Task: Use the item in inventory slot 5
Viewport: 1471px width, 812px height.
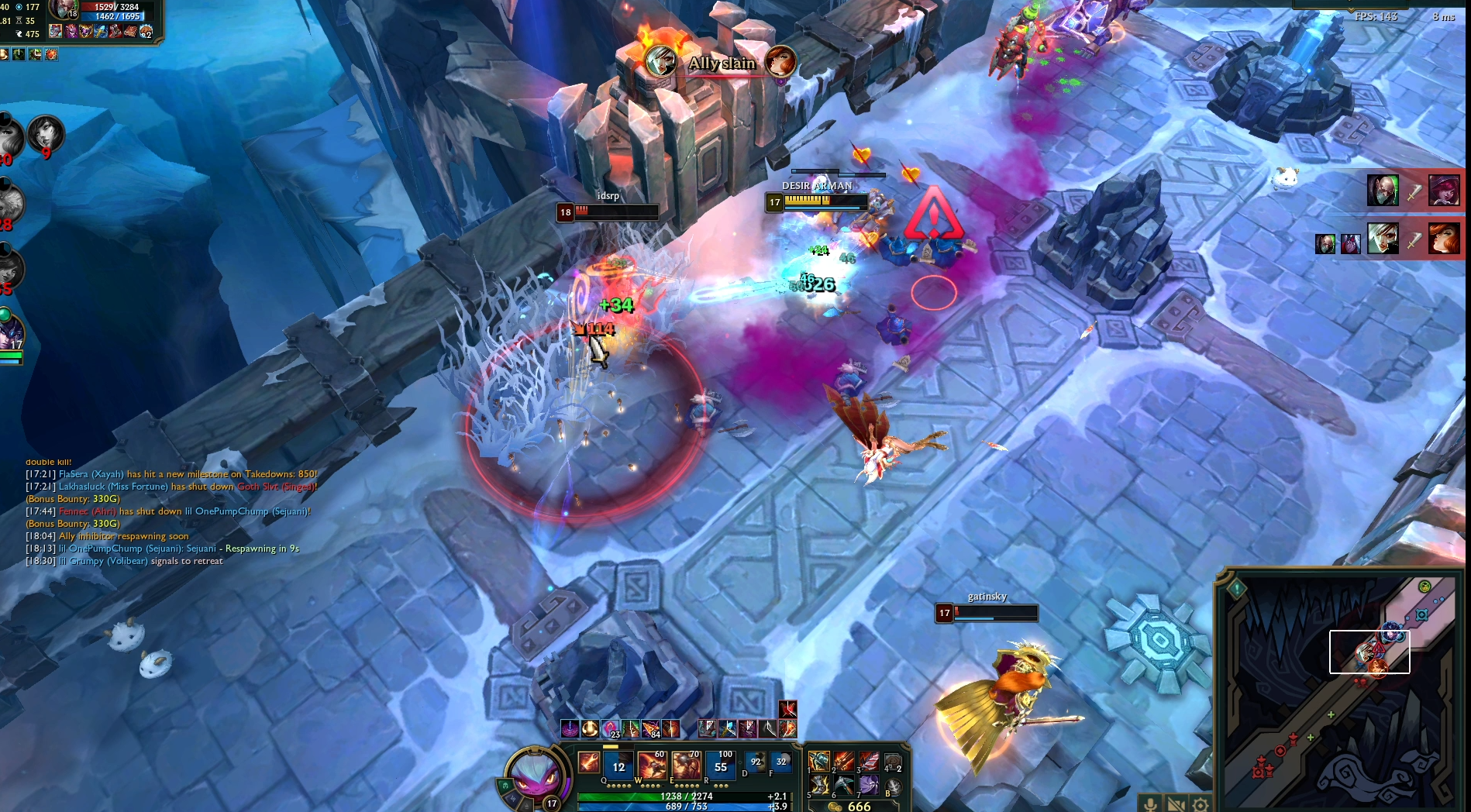Action: [819, 786]
